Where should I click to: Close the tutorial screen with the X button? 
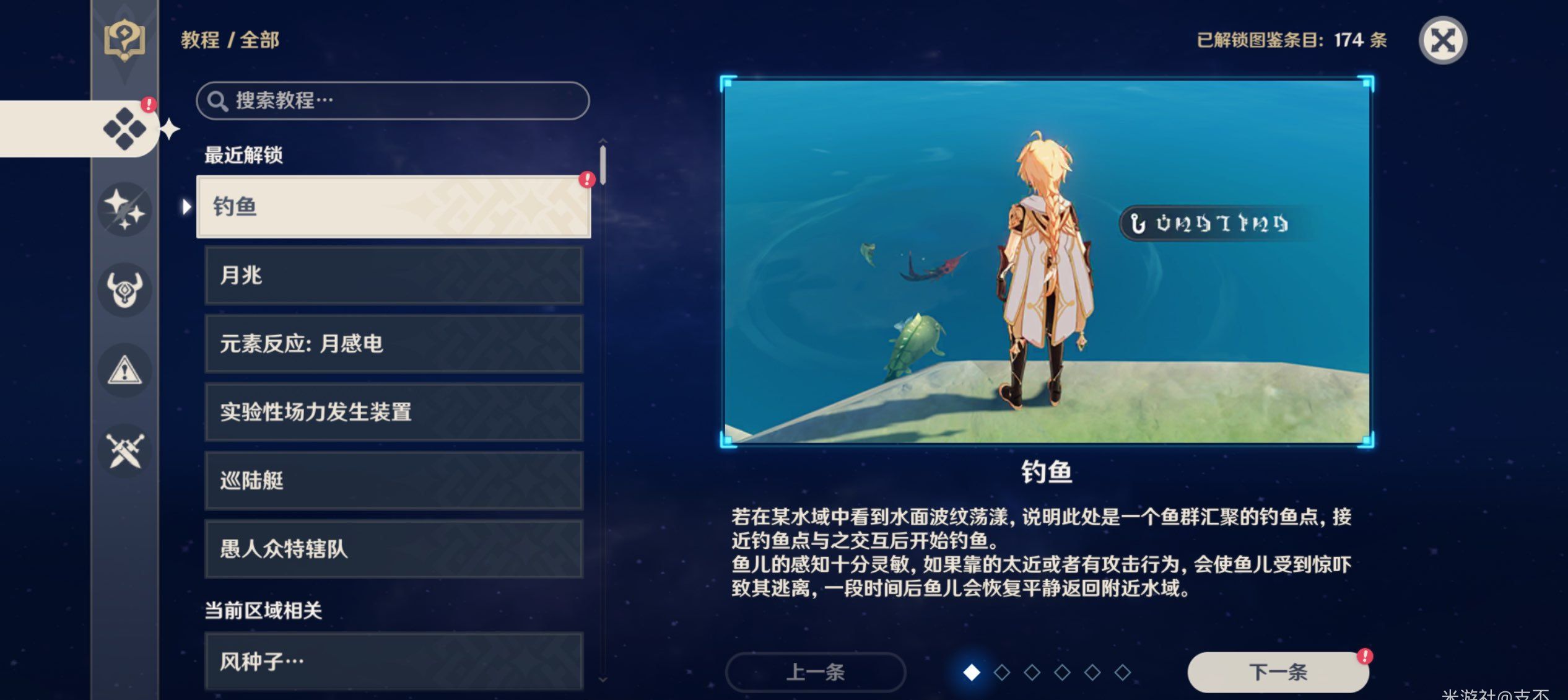tap(1442, 41)
